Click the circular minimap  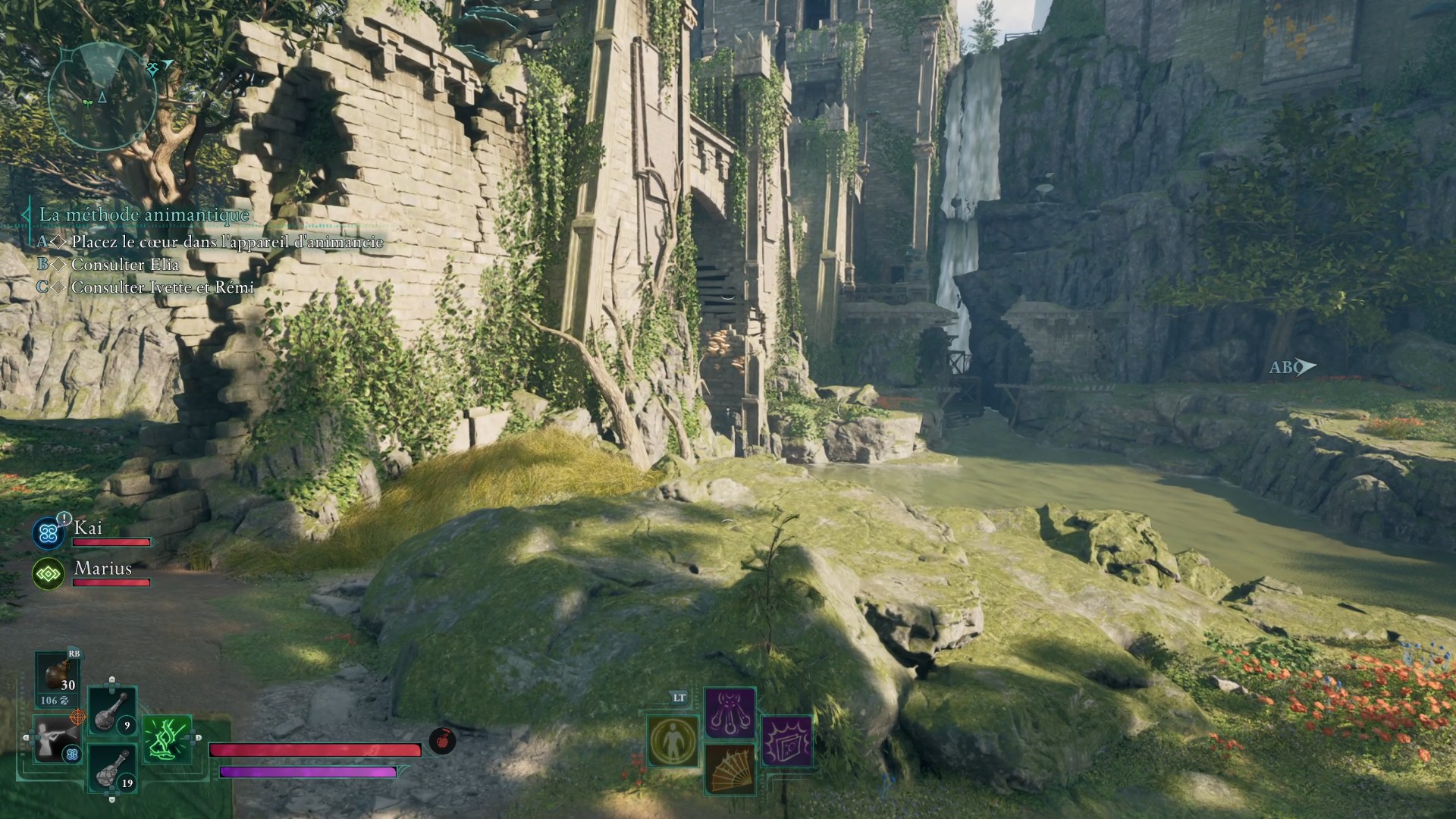[102, 96]
